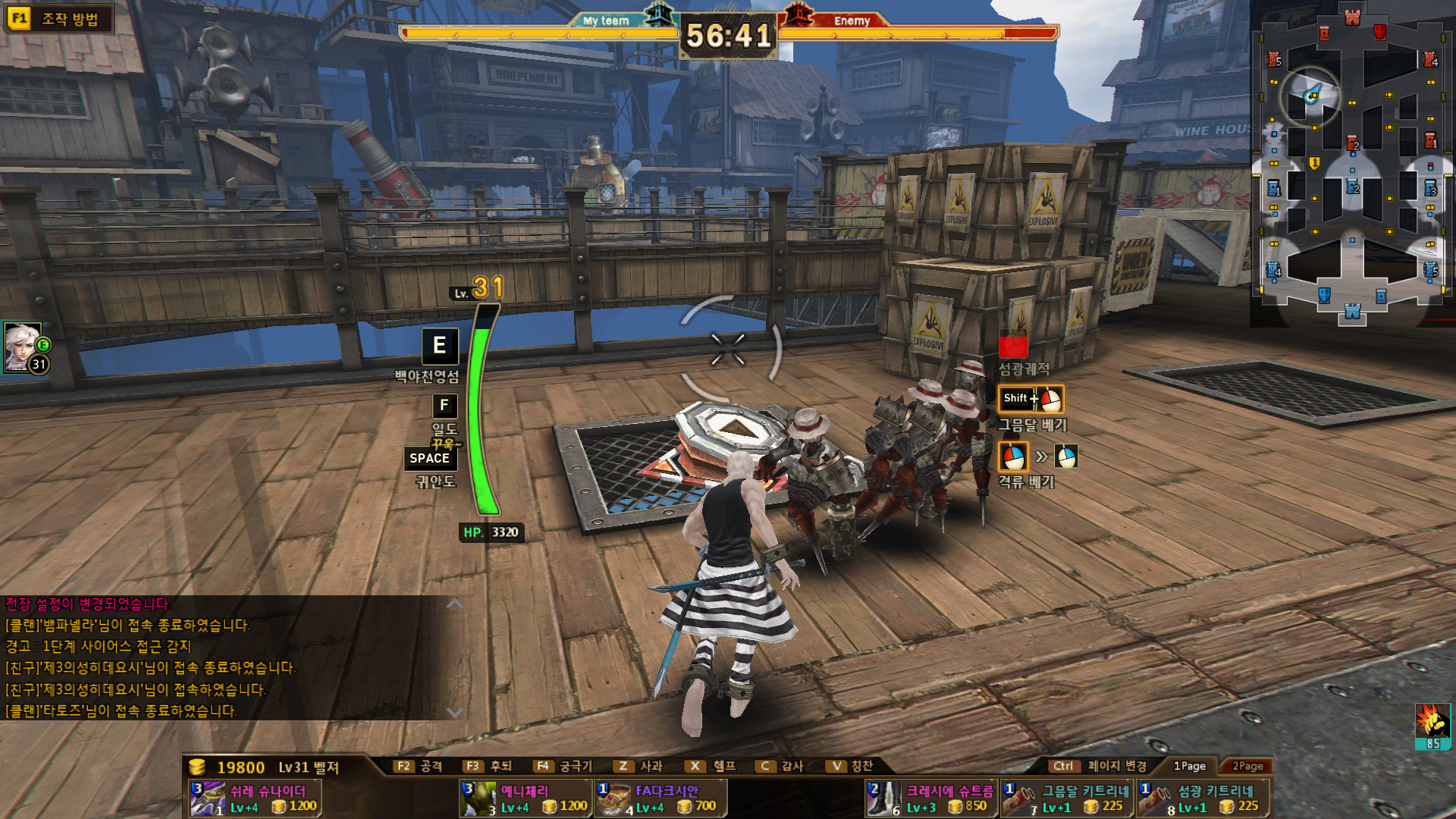The image size is (1456, 819).
Task: Buy the 그믐달 키트리네 item
Action: pyautogui.click(x=1066, y=799)
